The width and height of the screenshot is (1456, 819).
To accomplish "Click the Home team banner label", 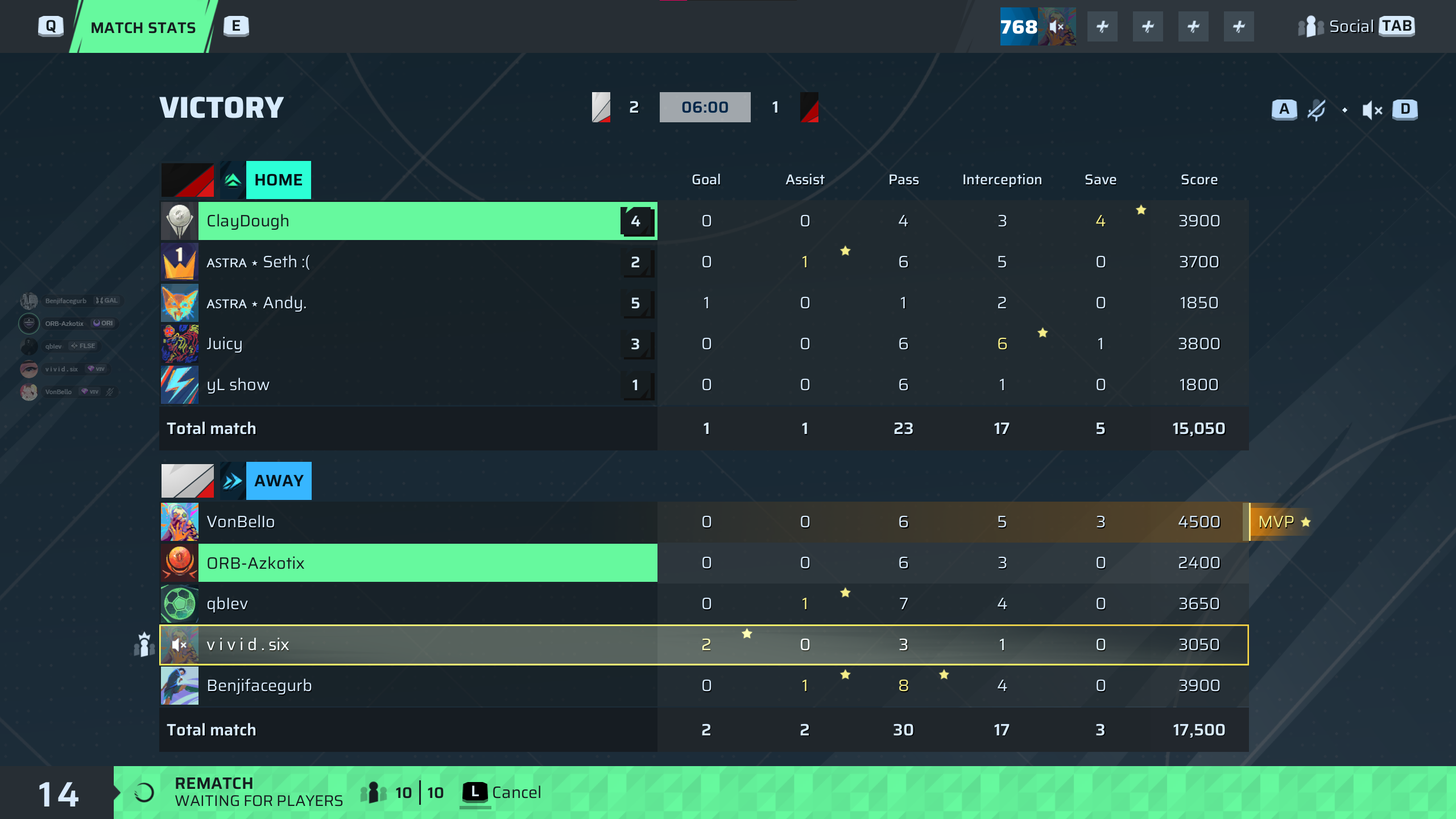I will pyautogui.click(x=278, y=180).
